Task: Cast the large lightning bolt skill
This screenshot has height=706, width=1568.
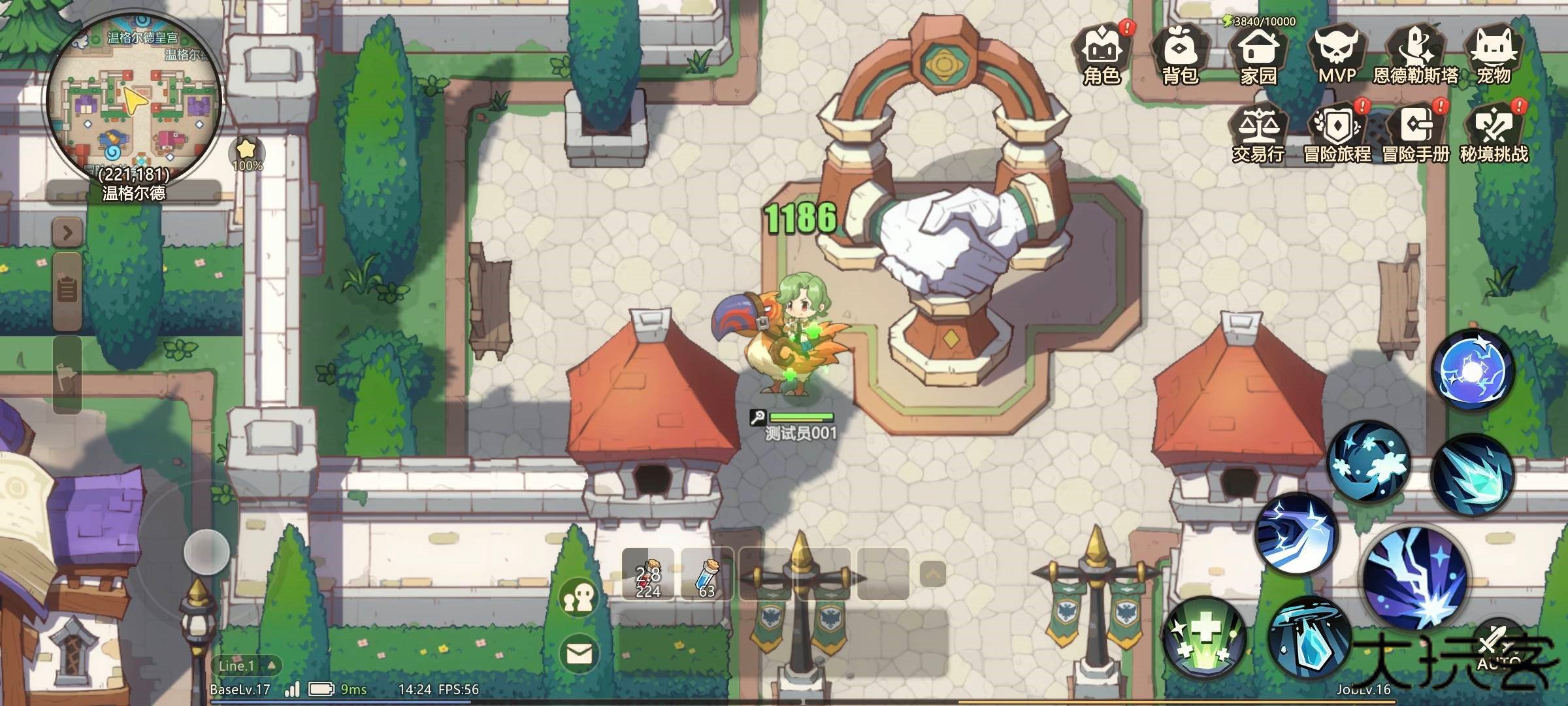Action: pyautogui.click(x=1415, y=578)
